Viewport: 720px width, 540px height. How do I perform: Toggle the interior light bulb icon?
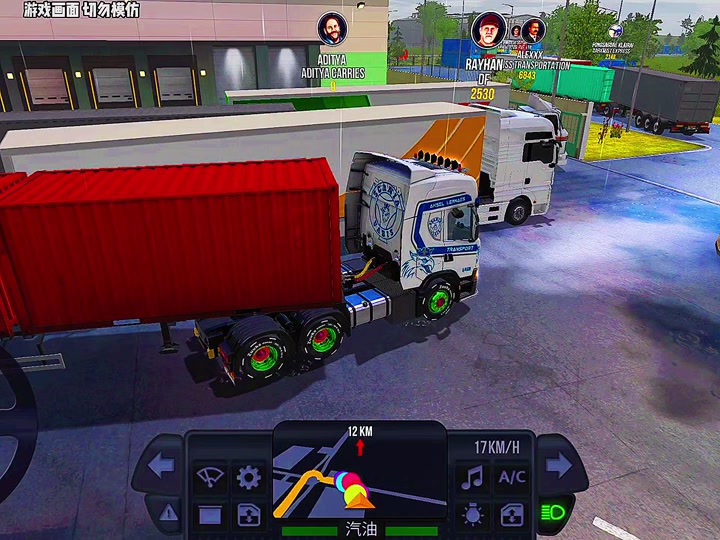(471, 515)
